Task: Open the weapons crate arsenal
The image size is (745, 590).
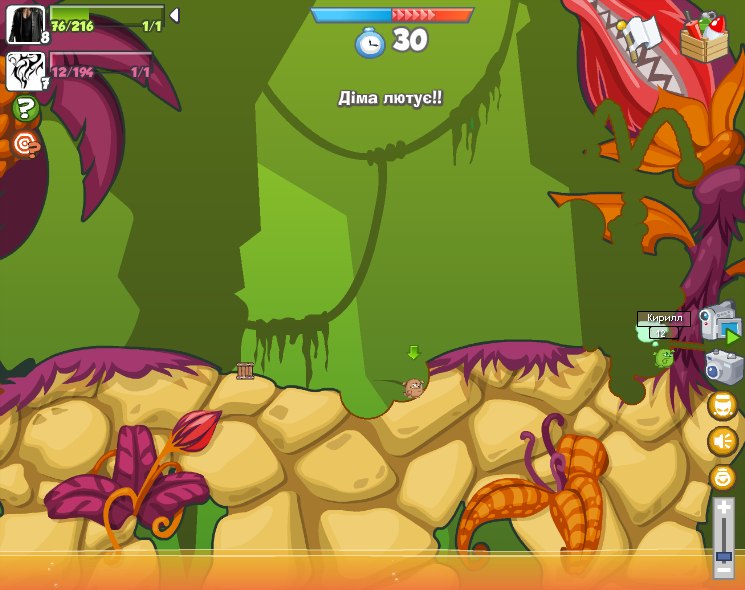Action: [704, 39]
